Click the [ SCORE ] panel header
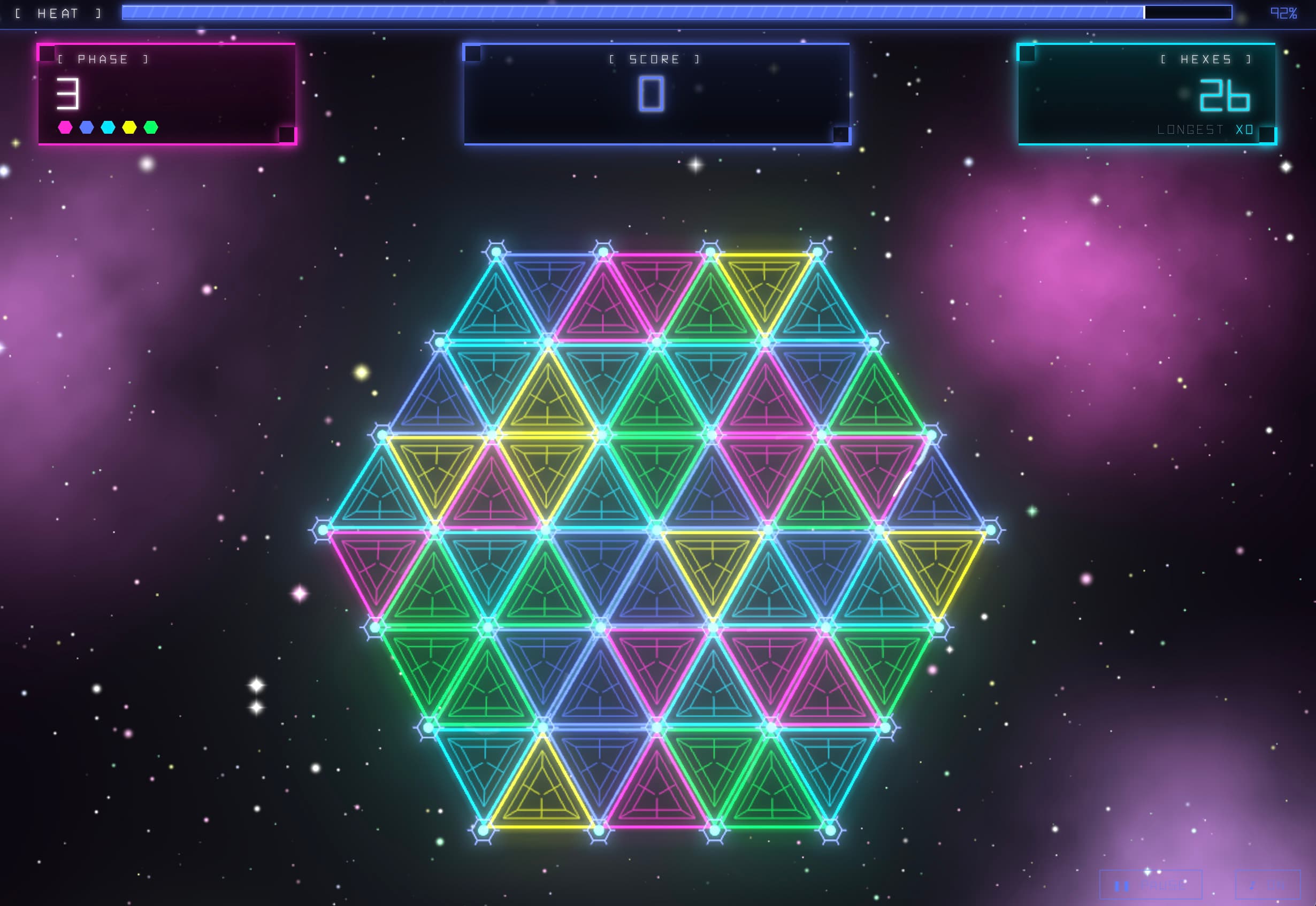Viewport: 1316px width, 906px height. [x=654, y=58]
